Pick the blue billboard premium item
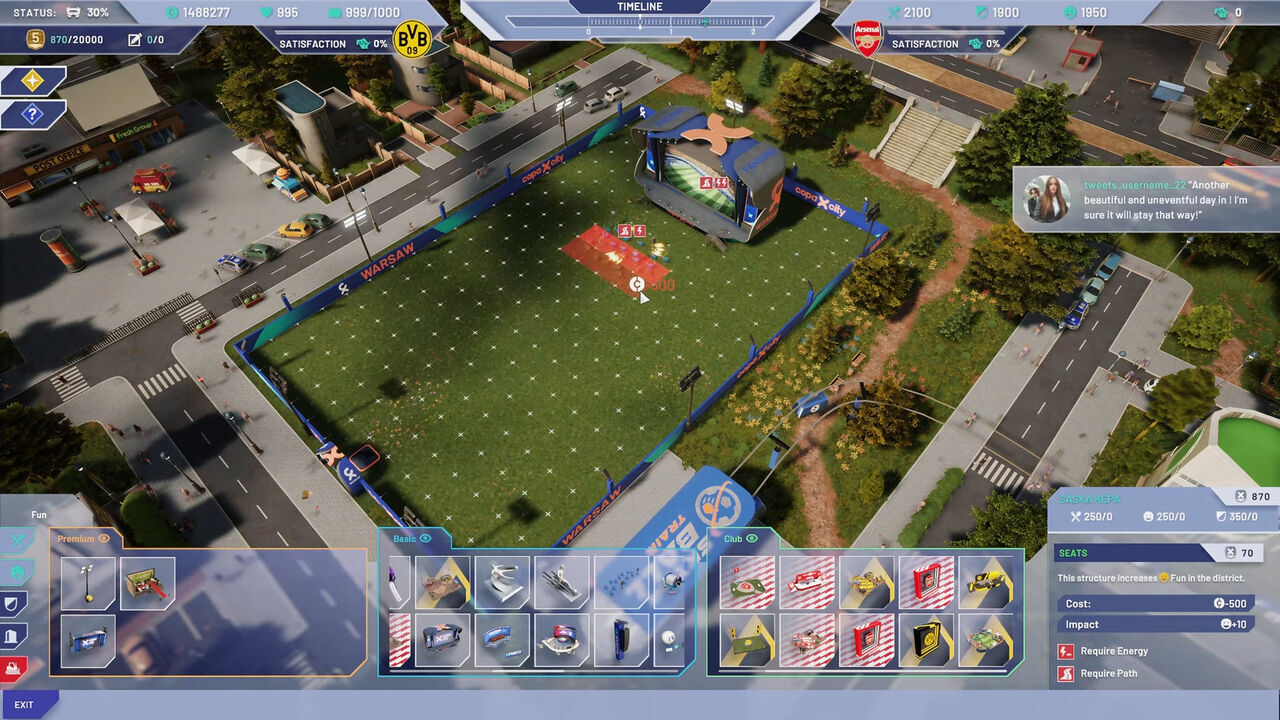 [x=87, y=641]
